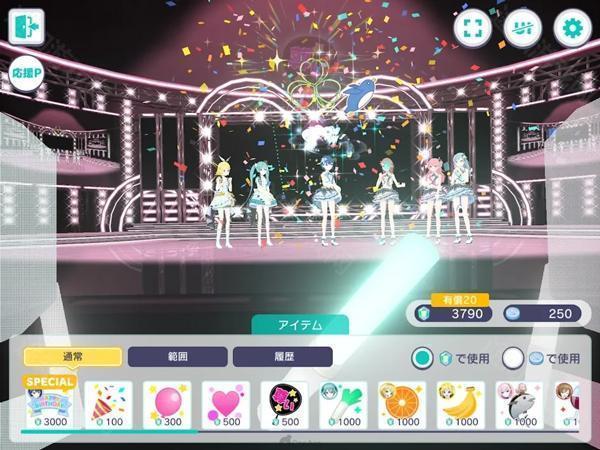The width and height of the screenshot is (600, 450).
Task: Open the gear settings menu
Action: [573, 27]
